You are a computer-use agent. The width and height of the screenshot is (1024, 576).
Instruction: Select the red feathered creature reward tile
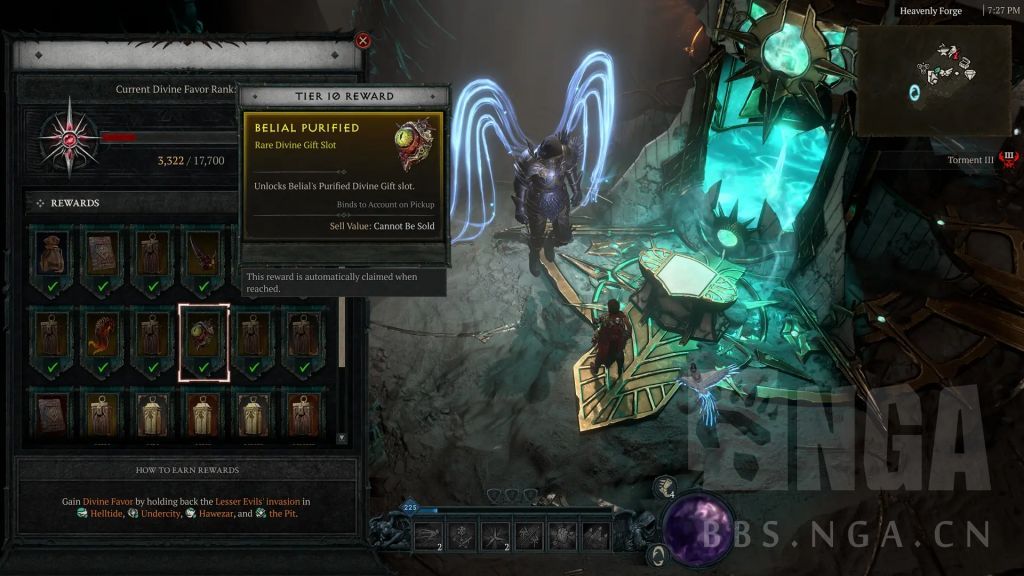coord(102,342)
